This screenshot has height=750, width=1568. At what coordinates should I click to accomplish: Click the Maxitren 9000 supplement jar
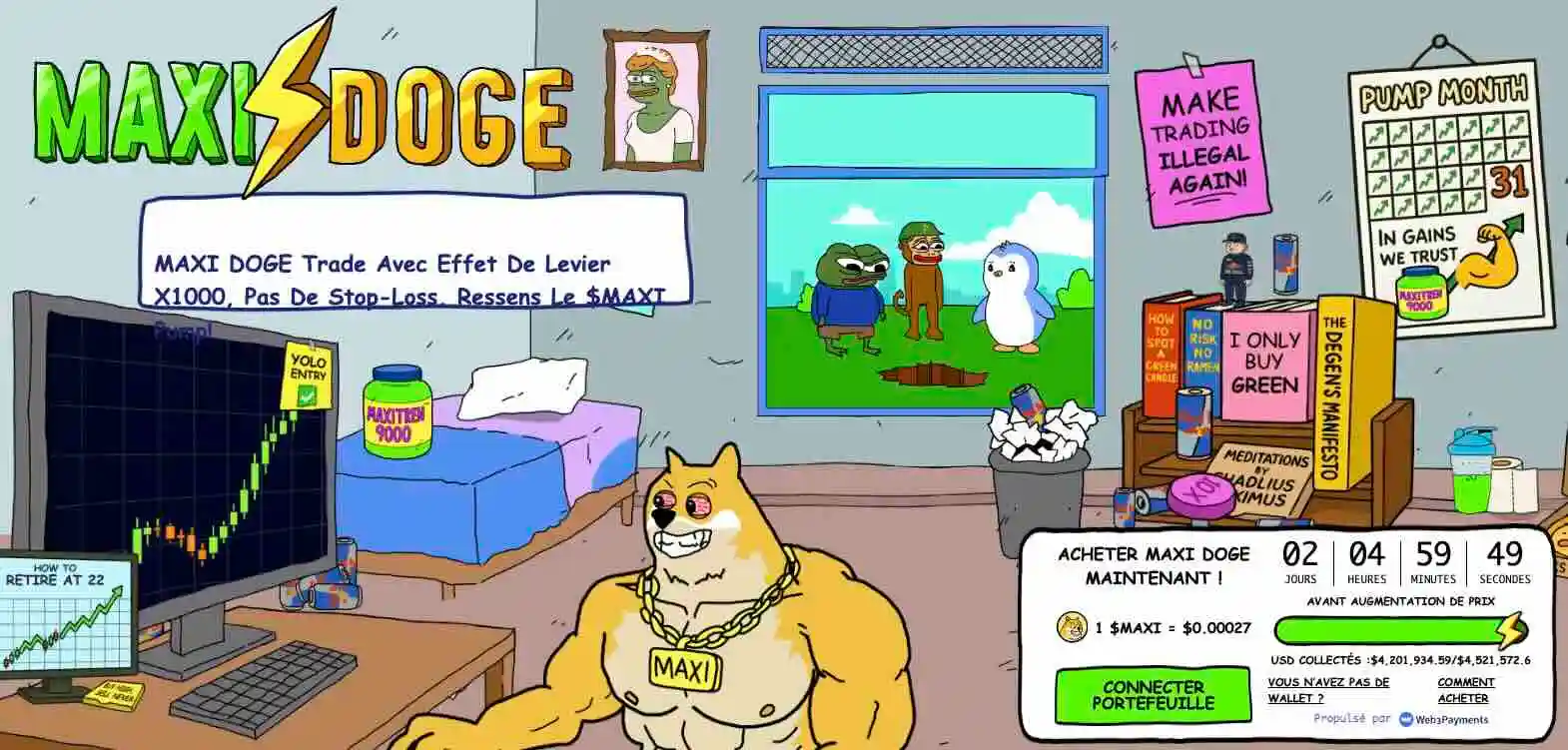[395, 411]
